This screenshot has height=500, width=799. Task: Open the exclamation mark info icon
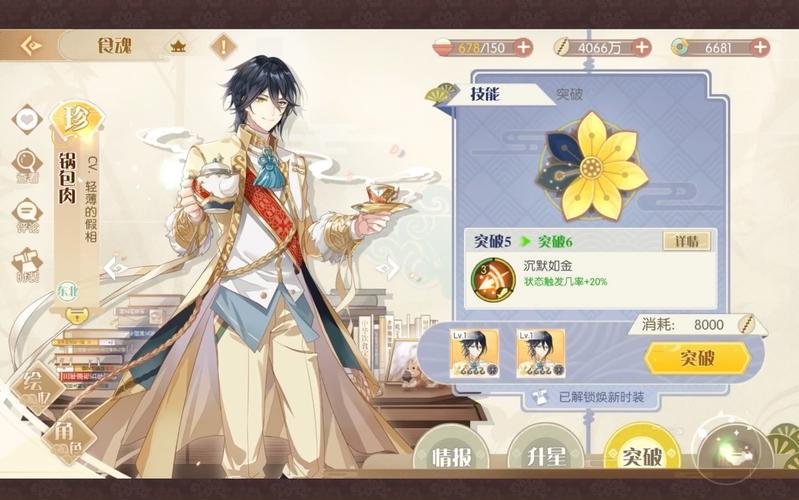point(224,46)
